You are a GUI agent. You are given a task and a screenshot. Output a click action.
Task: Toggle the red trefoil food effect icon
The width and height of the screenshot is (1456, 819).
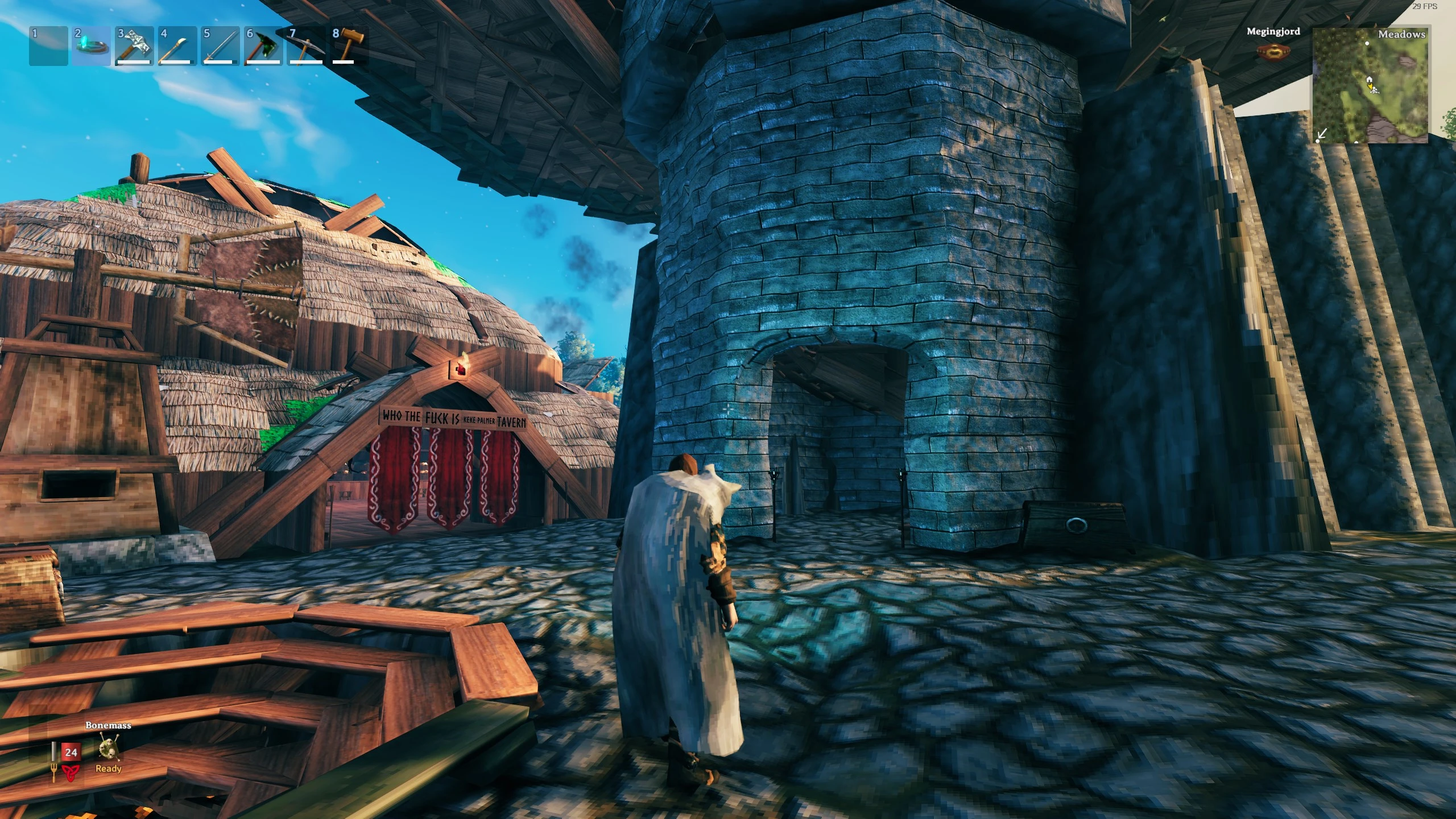[69, 775]
